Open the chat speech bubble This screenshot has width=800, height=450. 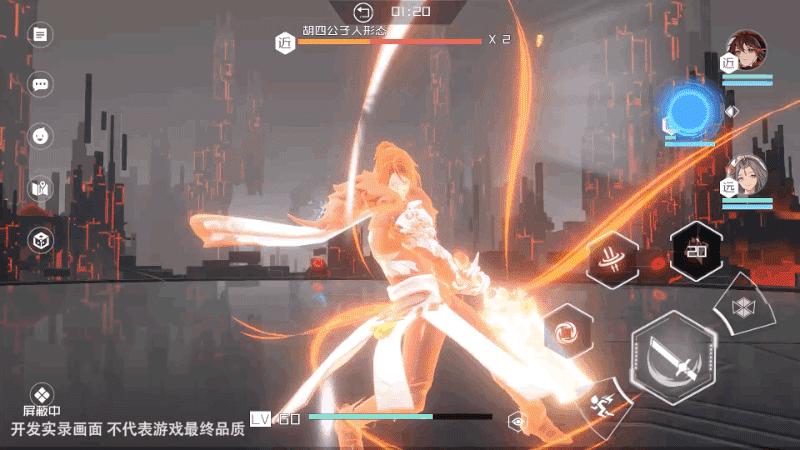(x=40, y=84)
